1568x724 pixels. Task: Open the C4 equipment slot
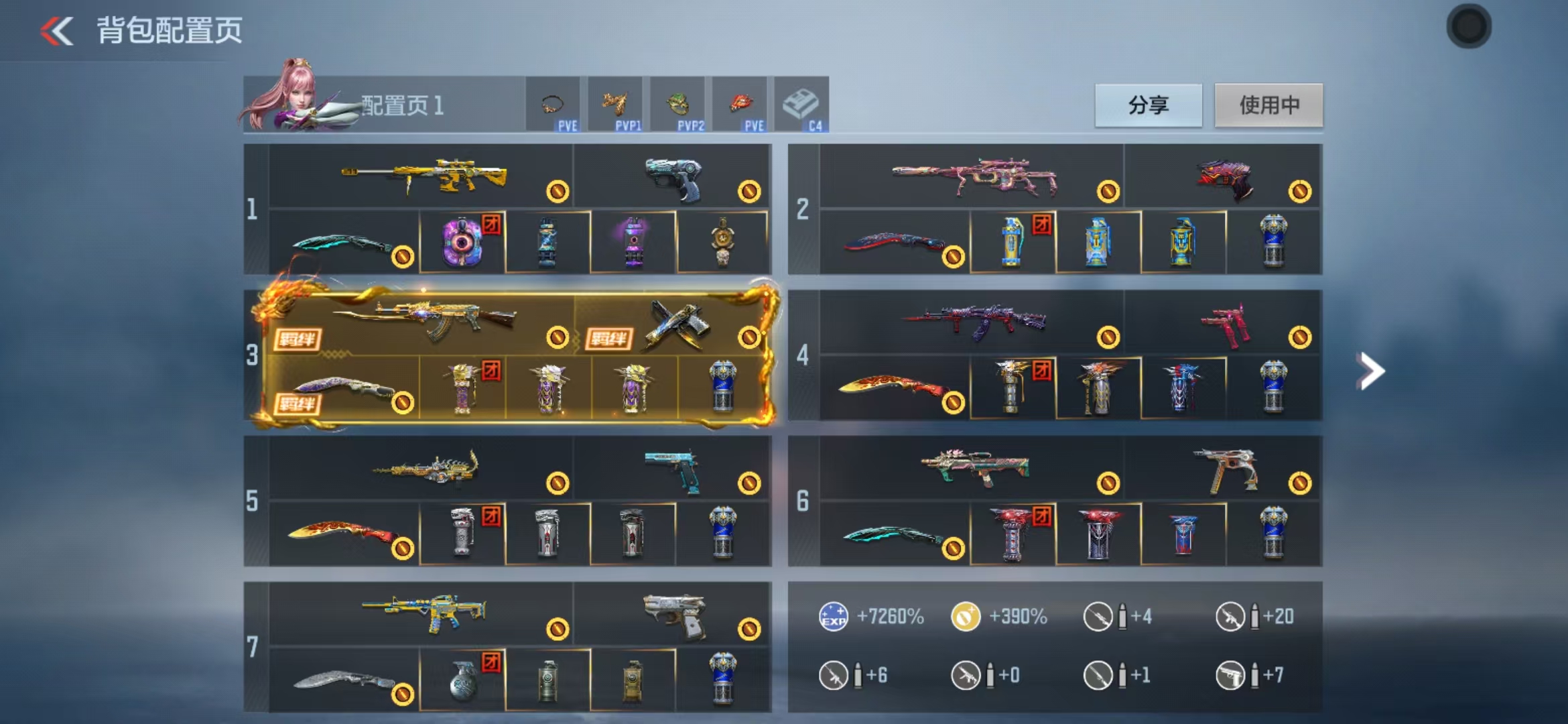coord(801,105)
